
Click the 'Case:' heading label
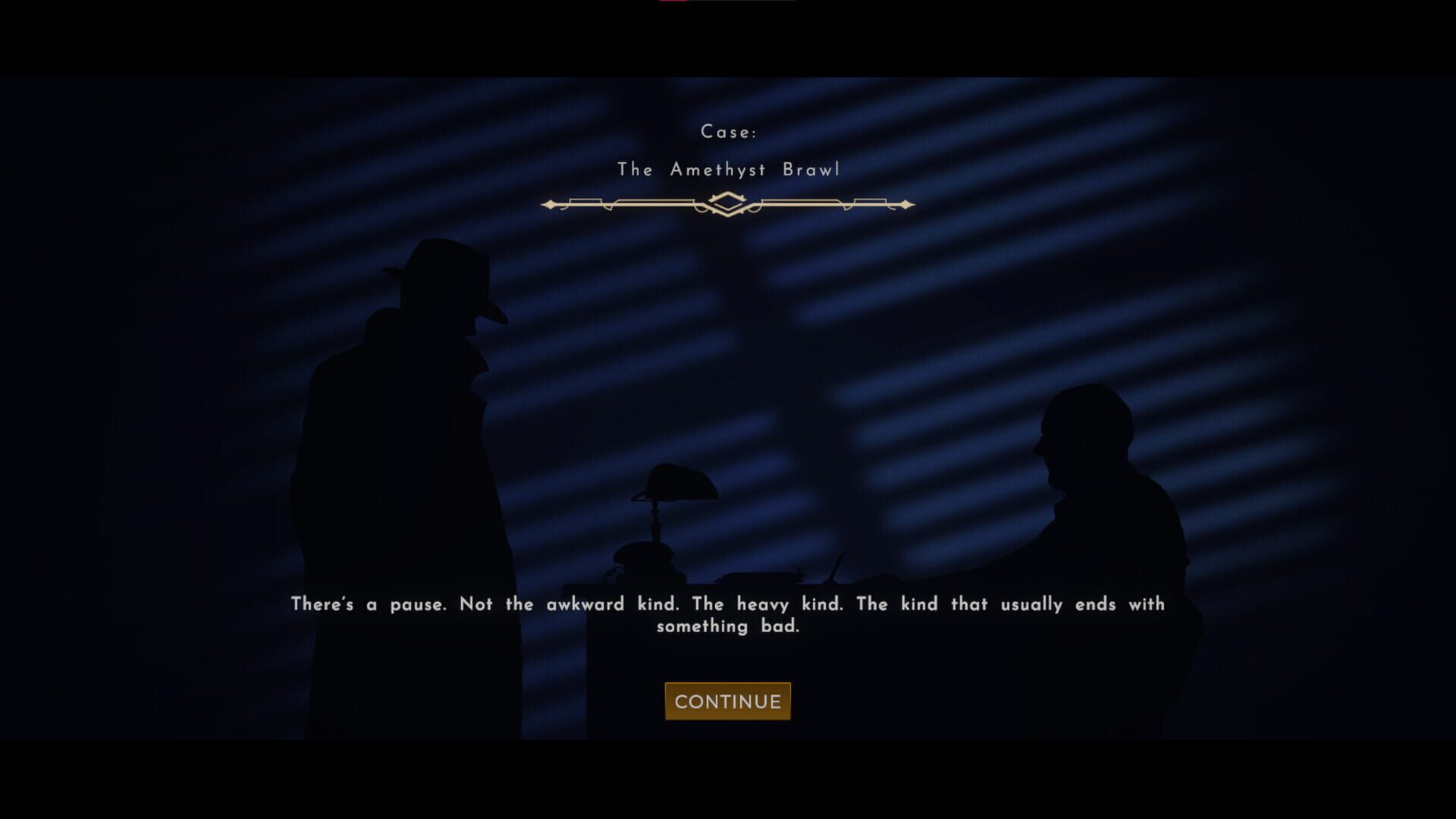[729, 130]
